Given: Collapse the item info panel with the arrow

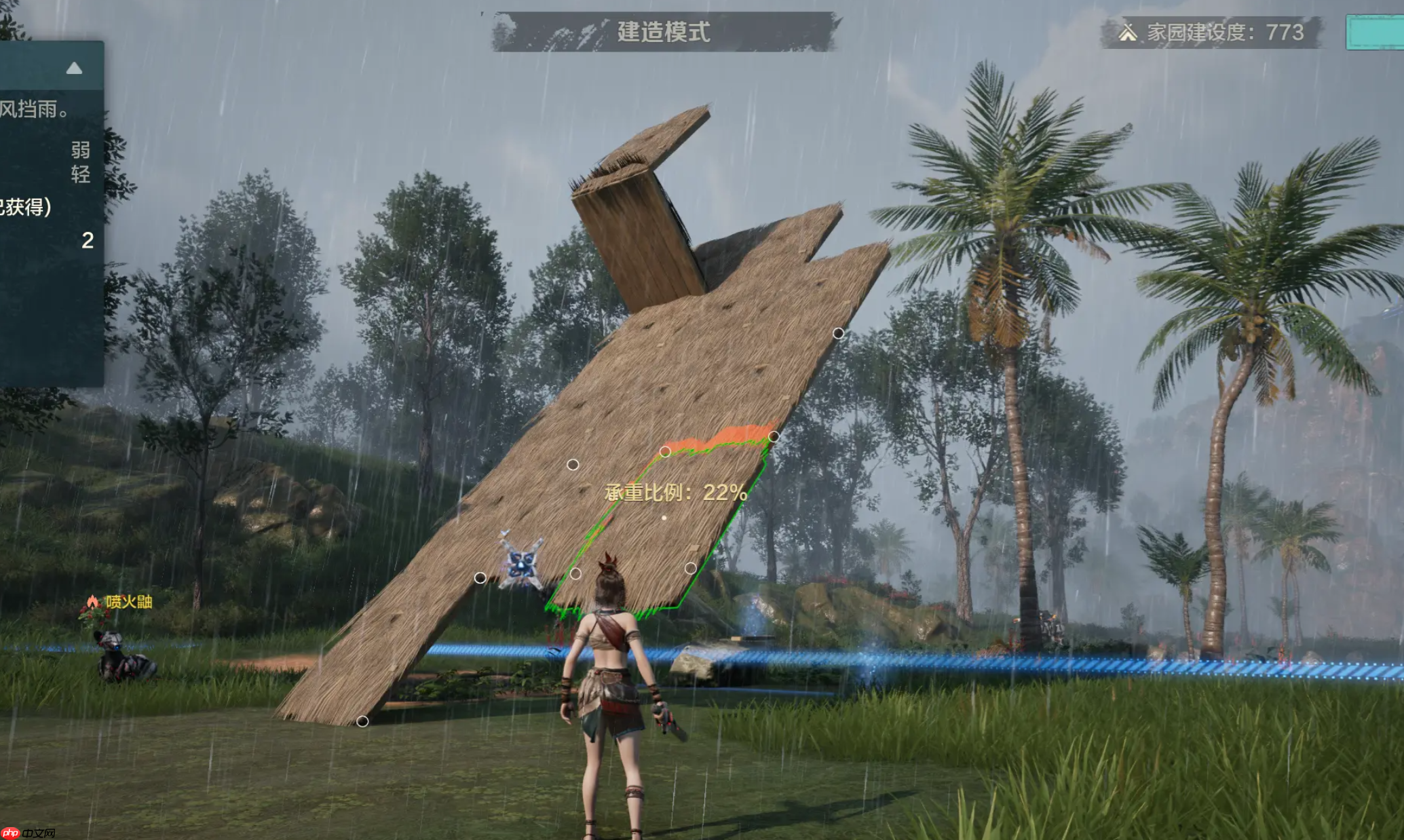Looking at the screenshot, I should click(x=74, y=68).
